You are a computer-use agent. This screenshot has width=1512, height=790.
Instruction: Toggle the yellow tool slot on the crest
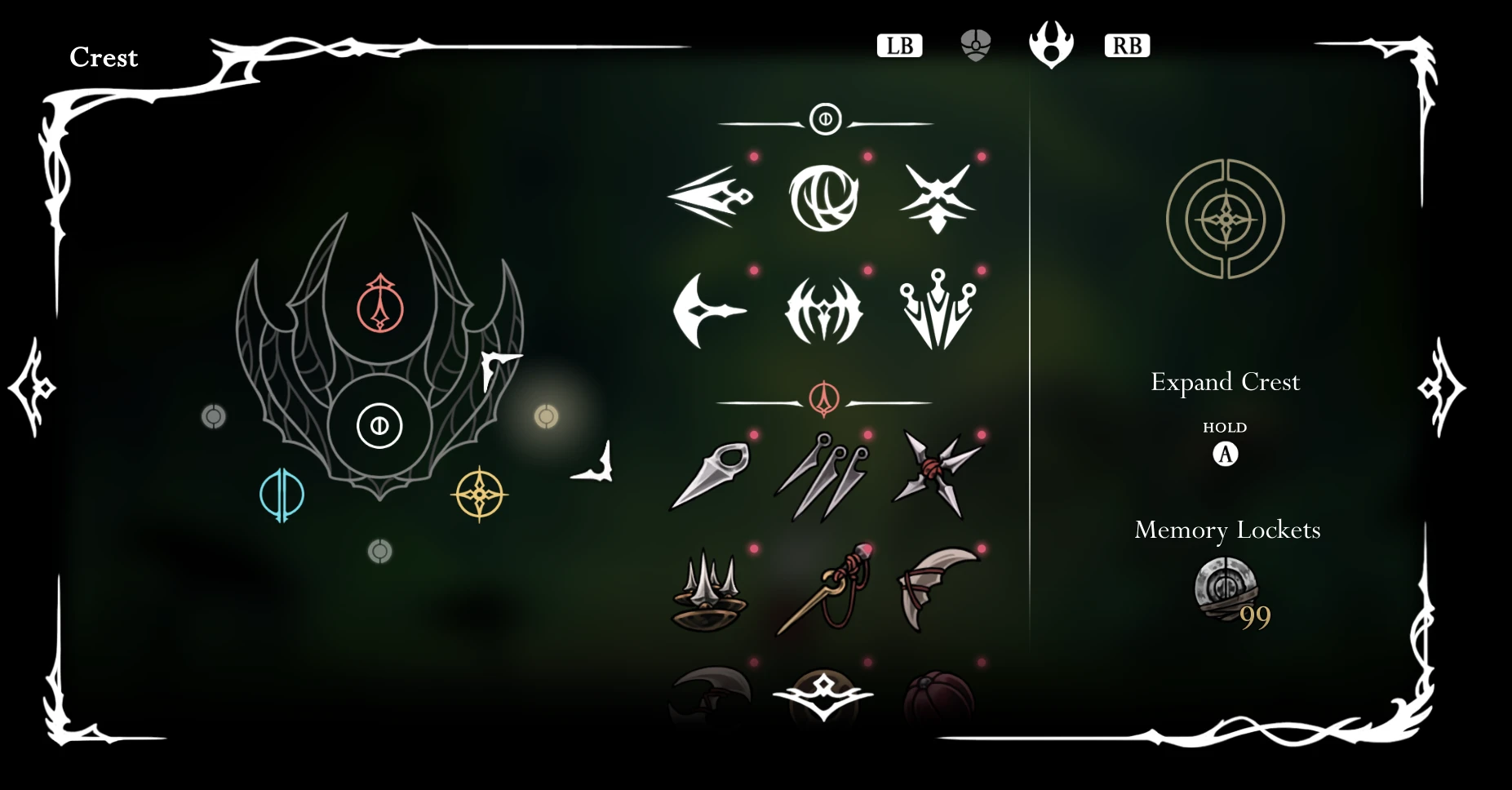[x=479, y=494]
